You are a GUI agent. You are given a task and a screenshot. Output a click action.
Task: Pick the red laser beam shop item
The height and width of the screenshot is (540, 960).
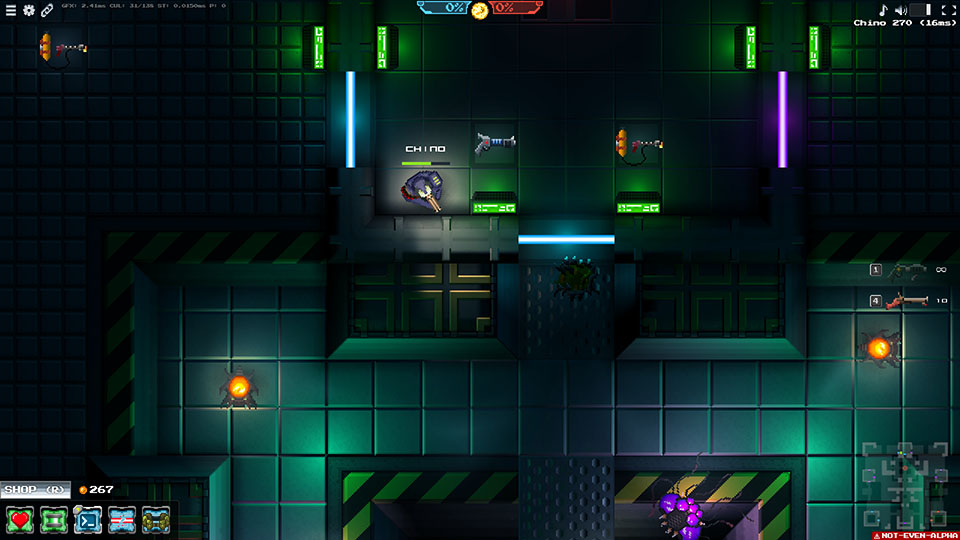tap(122, 520)
